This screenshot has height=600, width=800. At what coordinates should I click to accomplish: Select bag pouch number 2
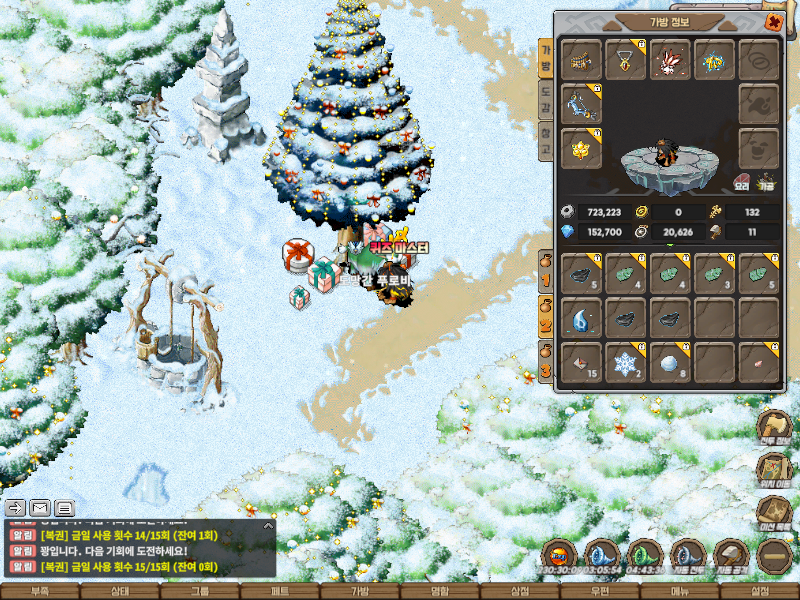coord(546,306)
